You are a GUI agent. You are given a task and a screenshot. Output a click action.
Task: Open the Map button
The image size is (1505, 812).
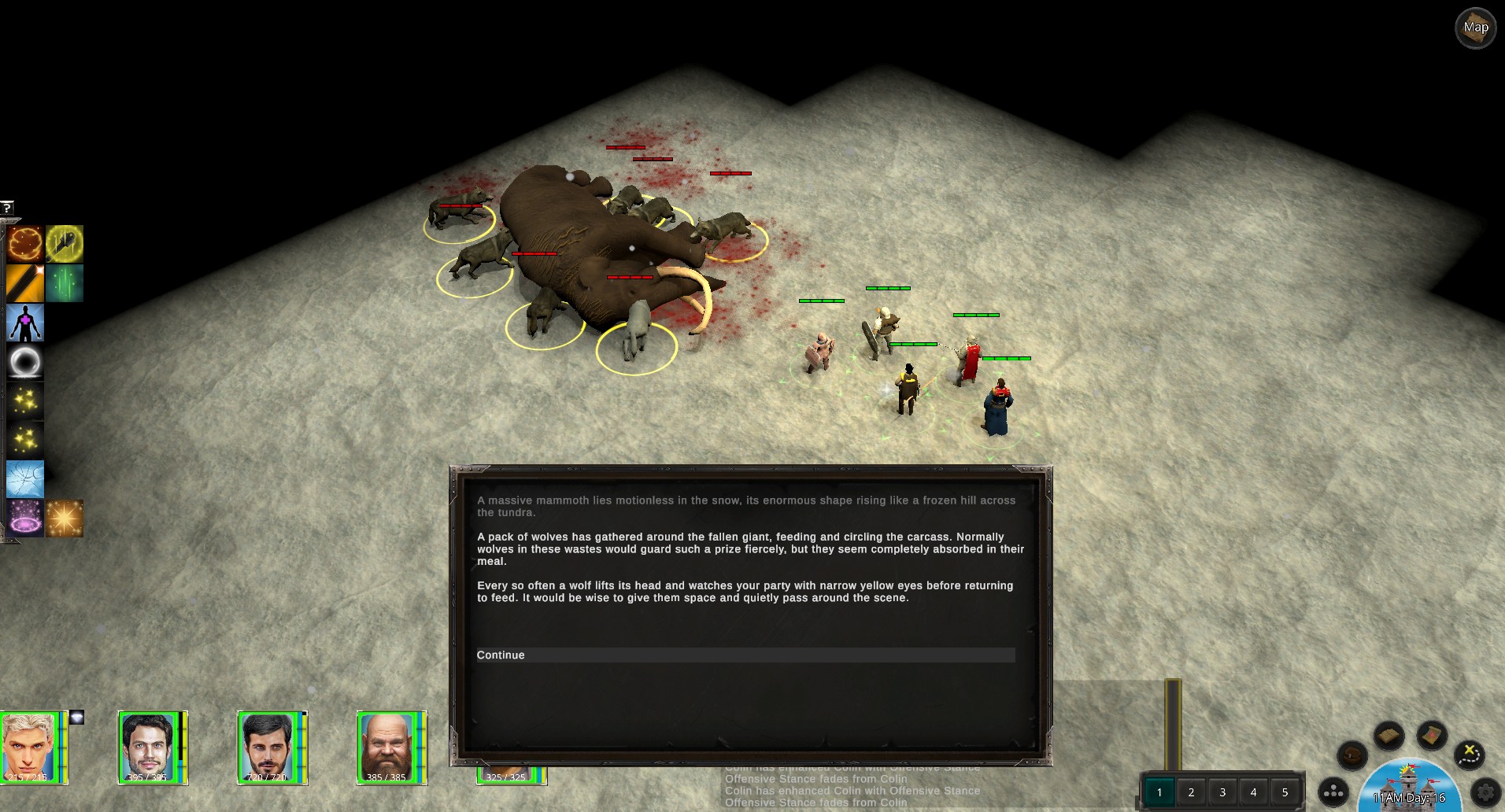point(1475,28)
